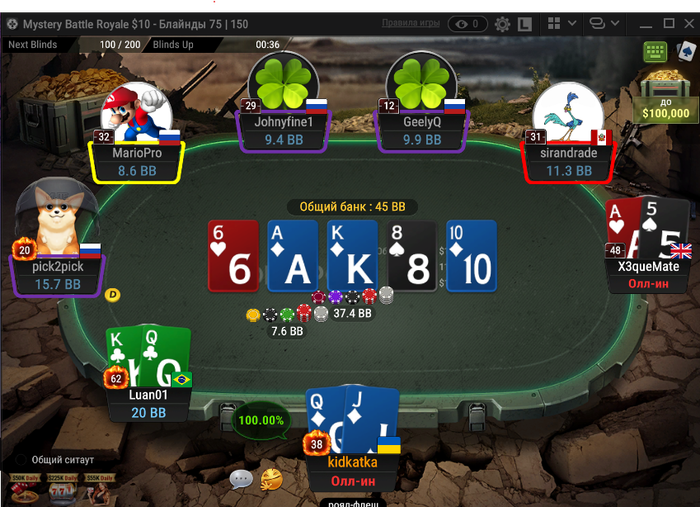Click the spectators eye counter
This screenshot has width=700, height=507.
467,23
